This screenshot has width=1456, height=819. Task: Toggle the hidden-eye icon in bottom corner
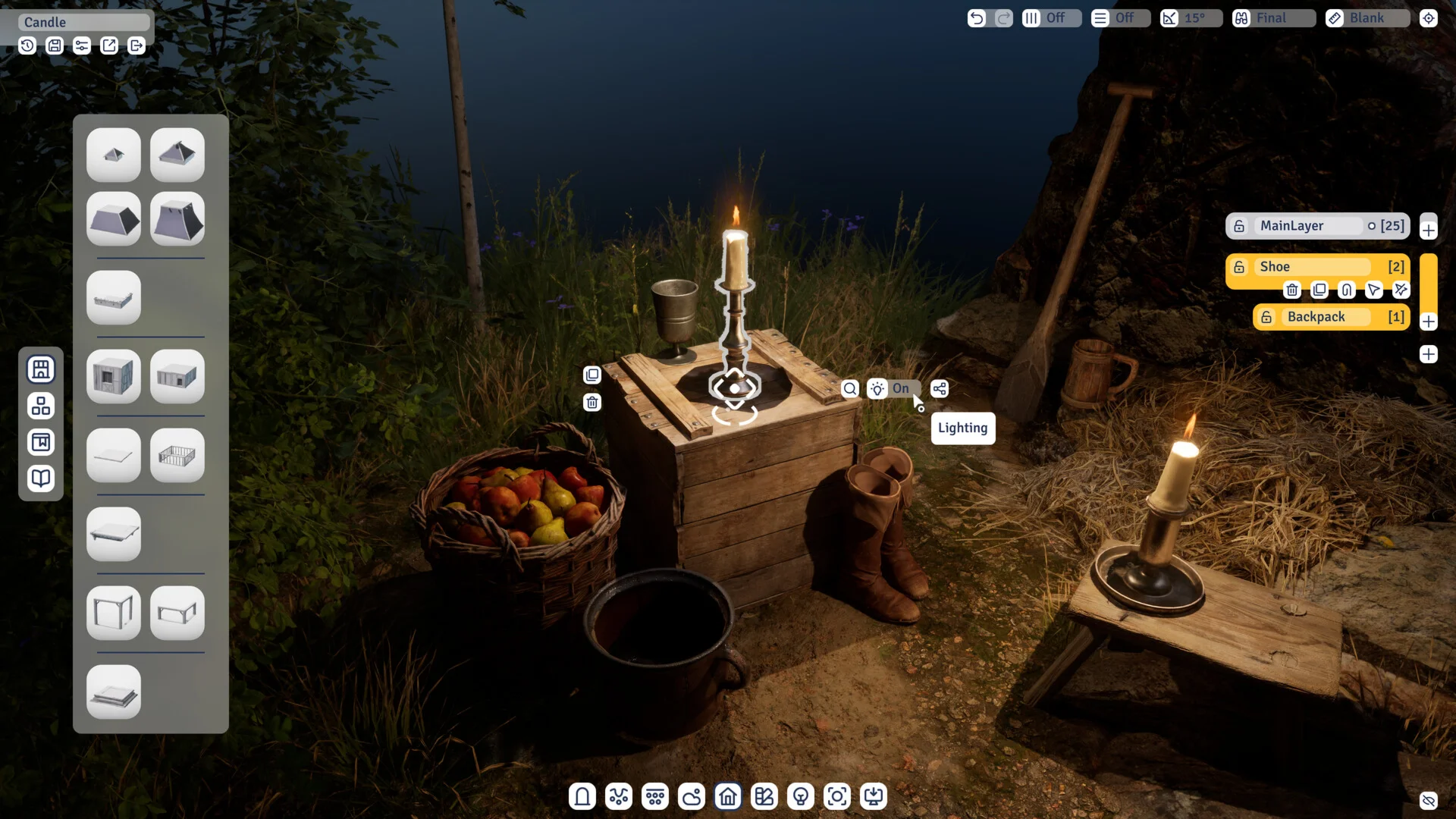click(1429, 801)
